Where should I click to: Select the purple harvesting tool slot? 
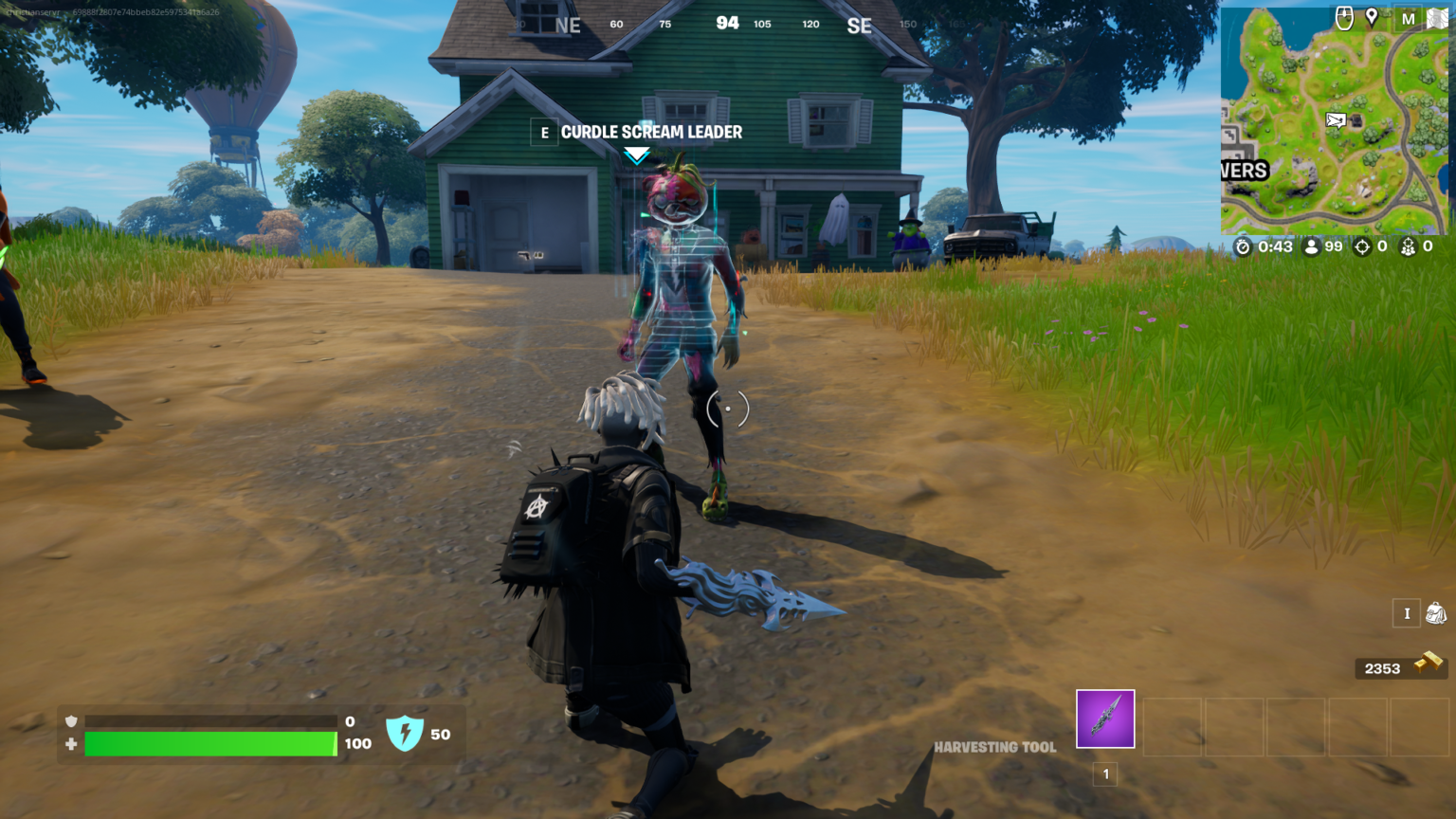click(1104, 719)
